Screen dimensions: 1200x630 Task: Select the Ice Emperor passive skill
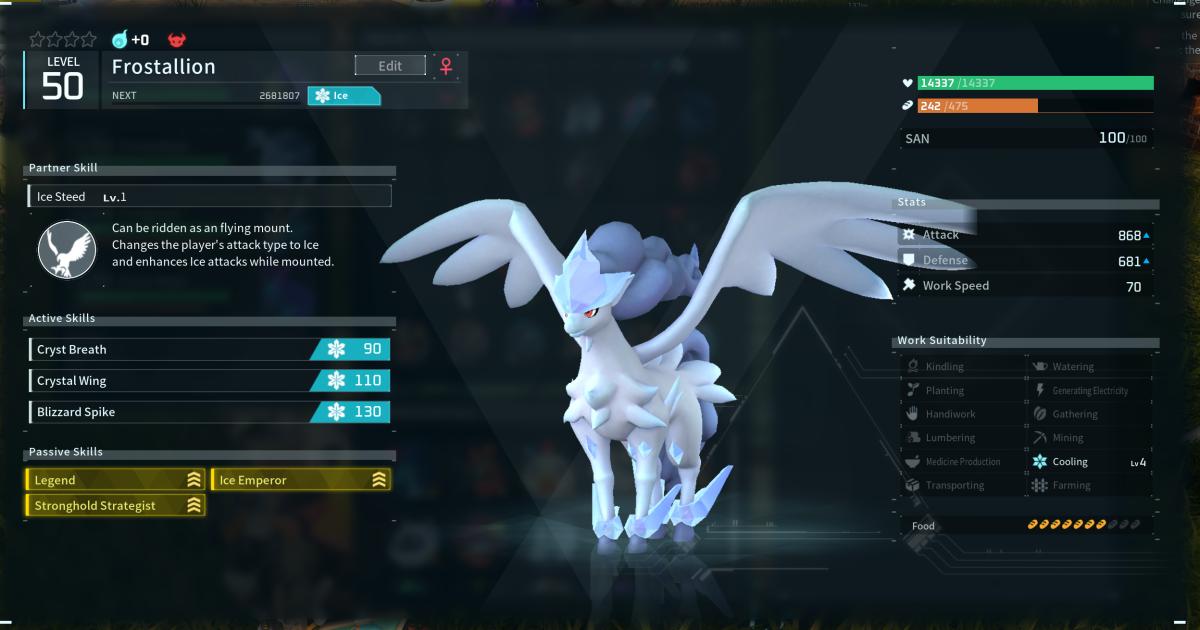(x=301, y=480)
